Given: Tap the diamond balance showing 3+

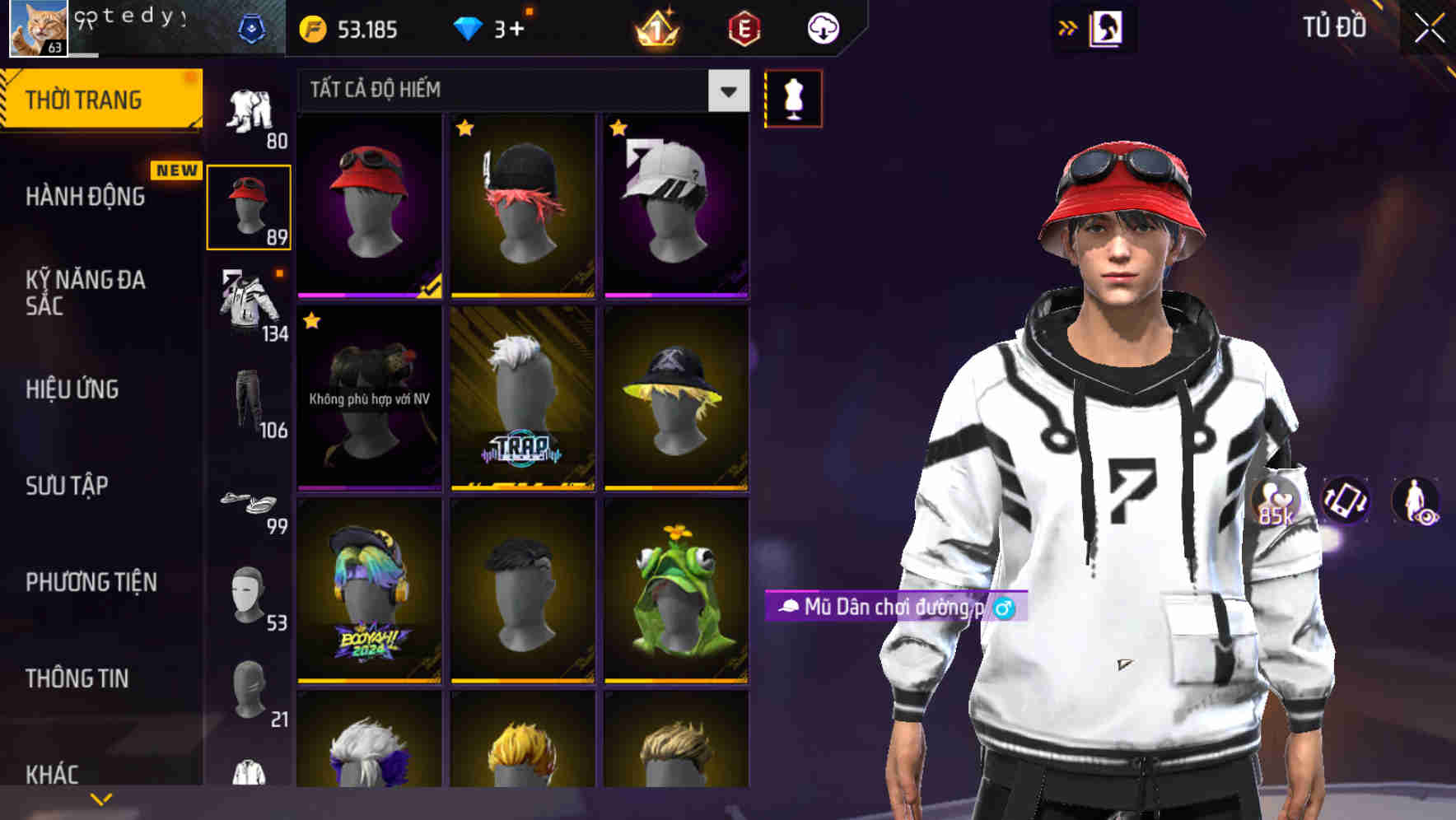Looking at the screenshot, I should click(x=494, y=28).
